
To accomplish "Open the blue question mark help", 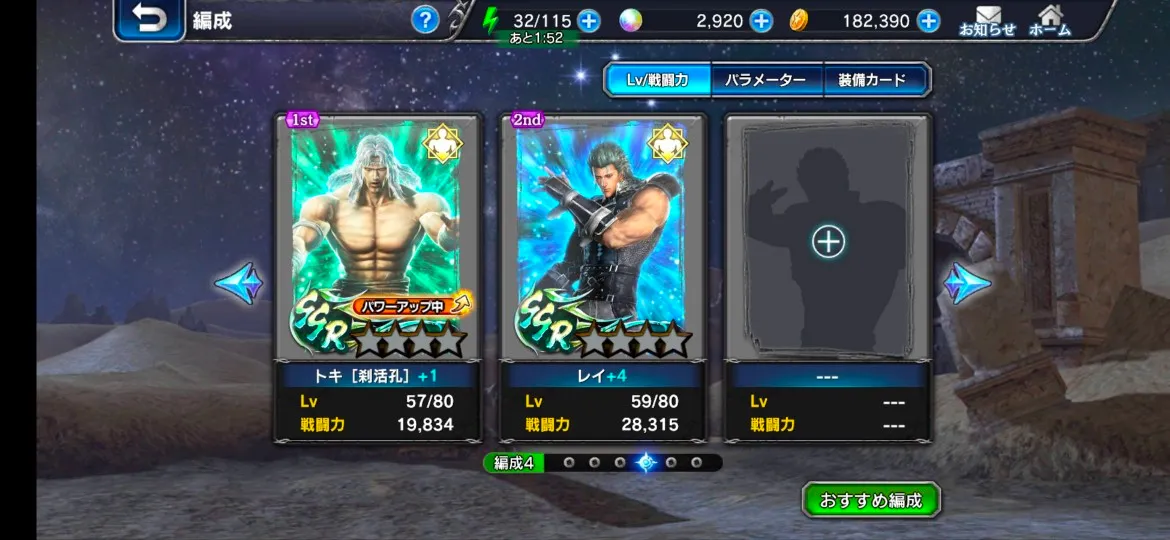I will tap(425, 19).
